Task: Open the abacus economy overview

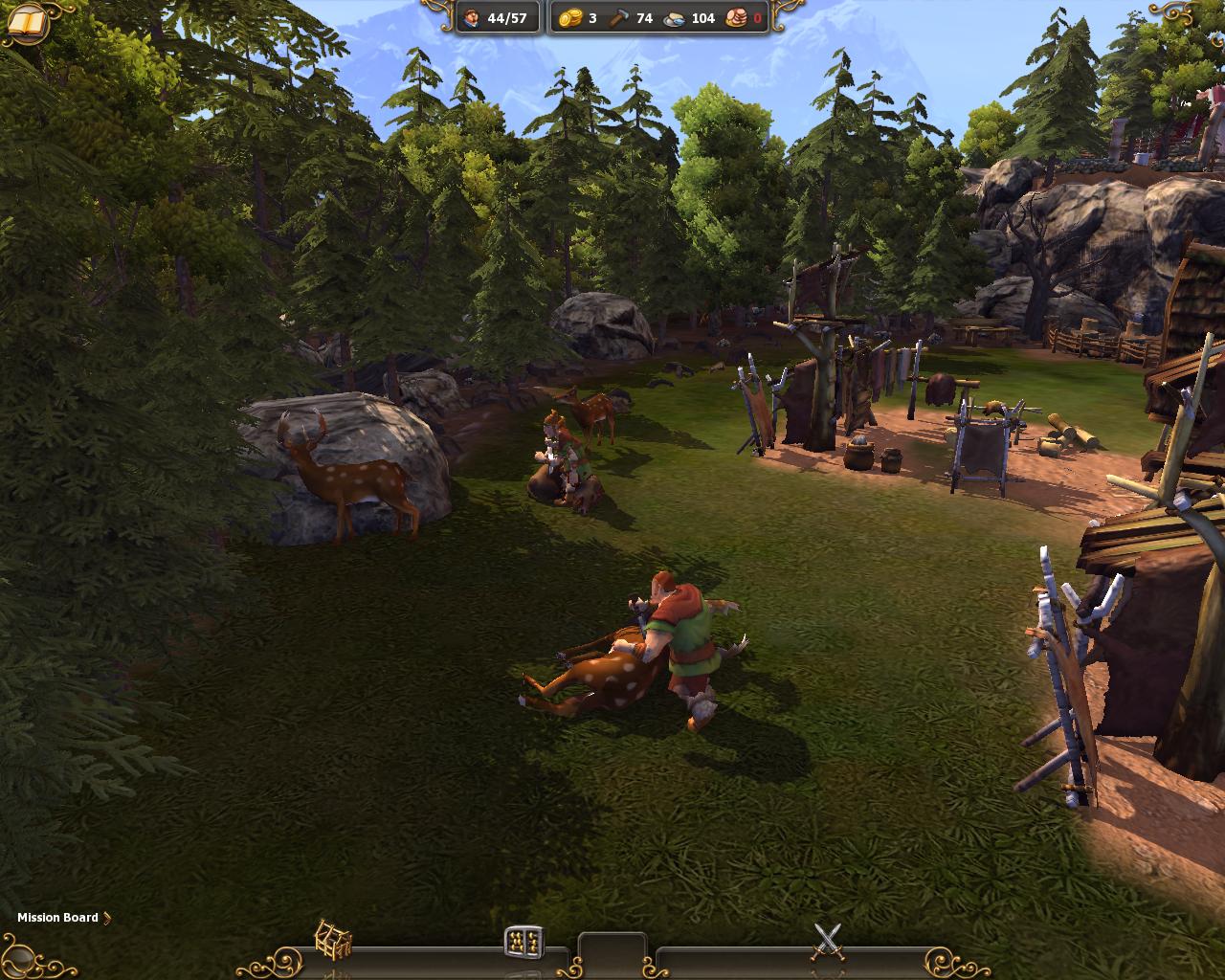Action: (524, 941)
